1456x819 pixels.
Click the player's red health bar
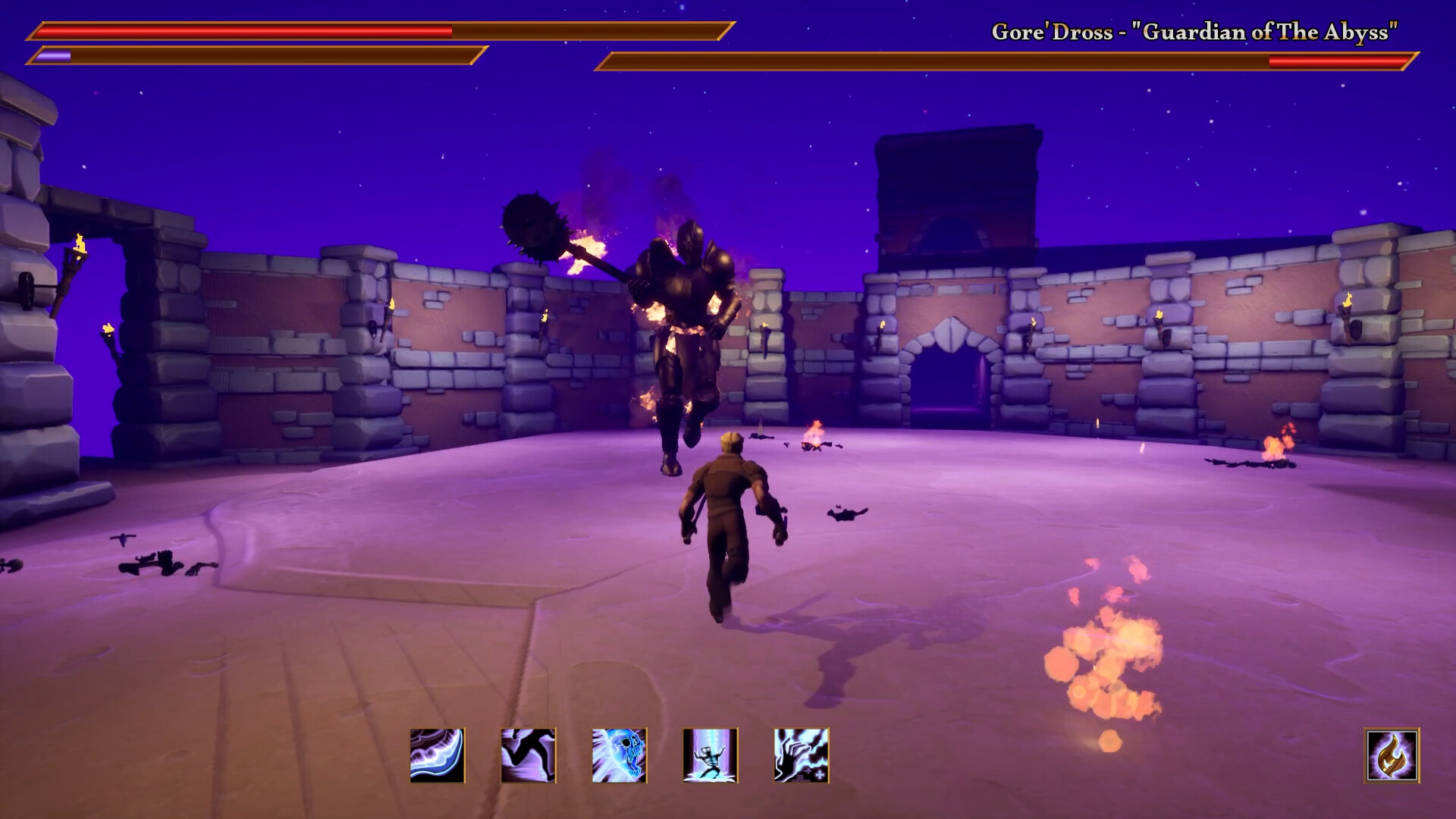(243, 32)
